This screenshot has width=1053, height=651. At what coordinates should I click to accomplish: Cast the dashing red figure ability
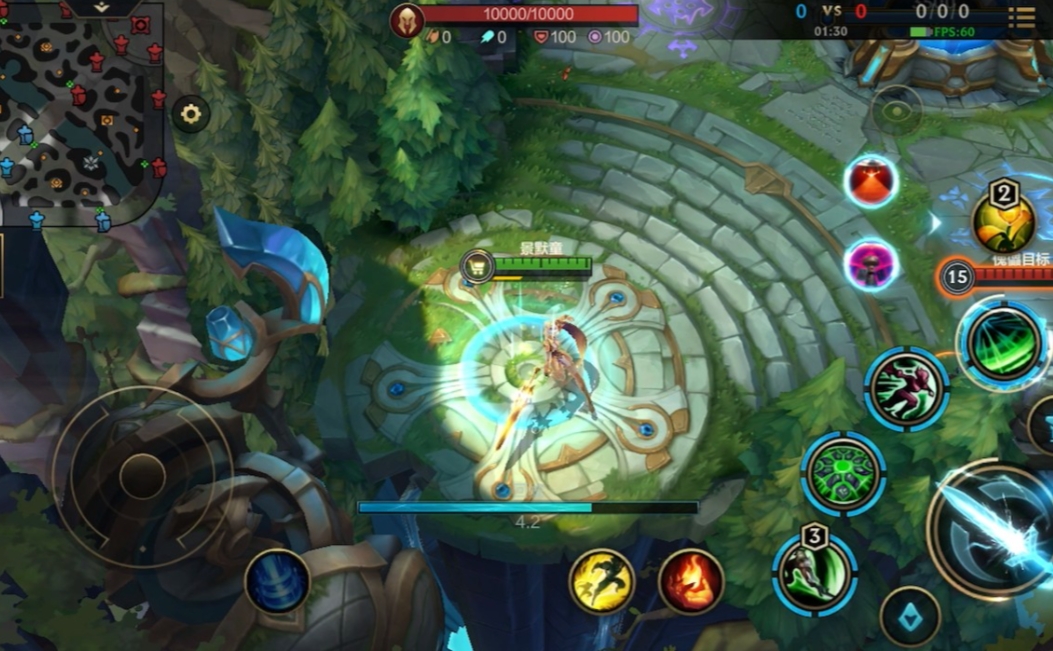[x=906, y=388]
